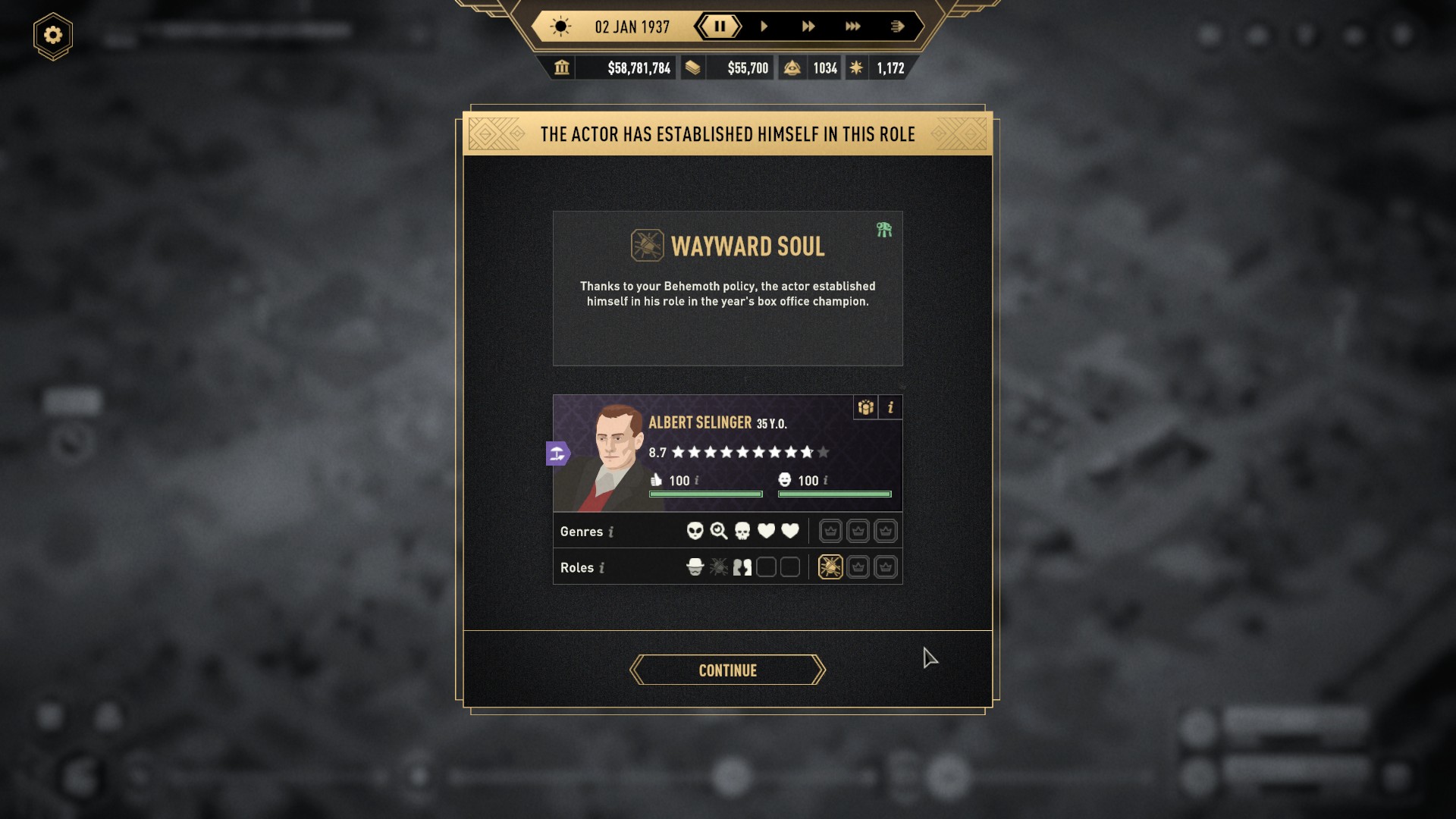Click the purple tag on actor card

557,453
